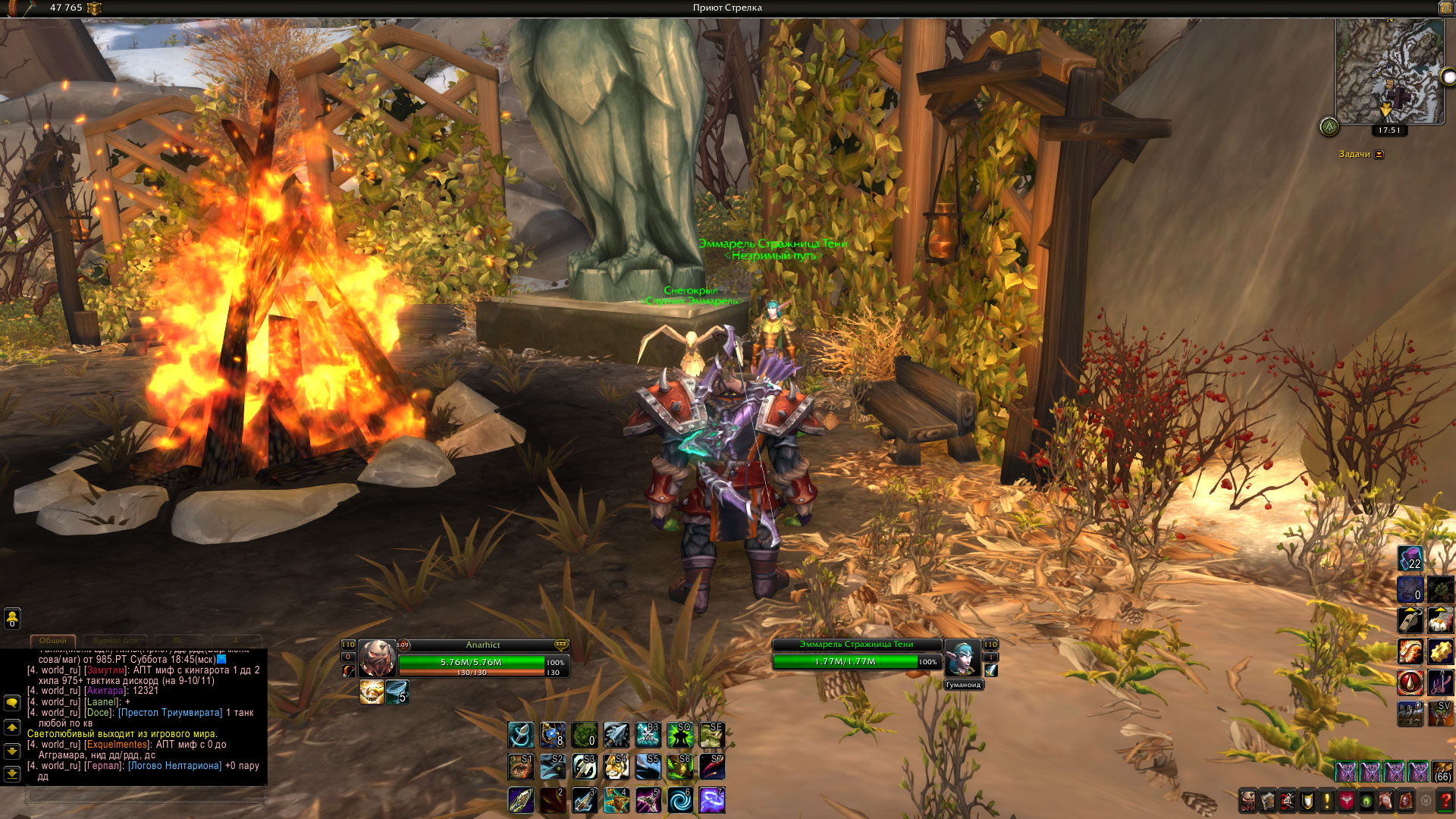Use the skull and crossbones ability B3

[648, 734]
